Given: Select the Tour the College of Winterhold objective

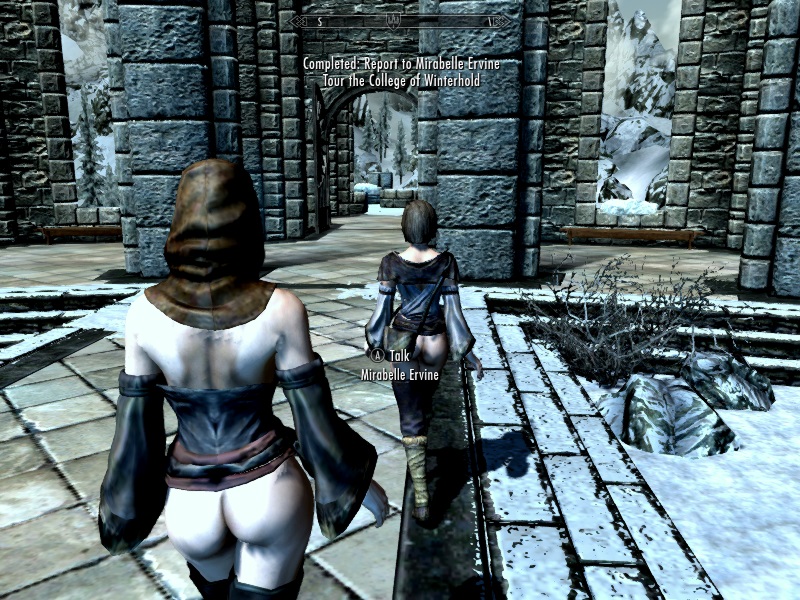Looking at the screenshot, I should (400, 82).
